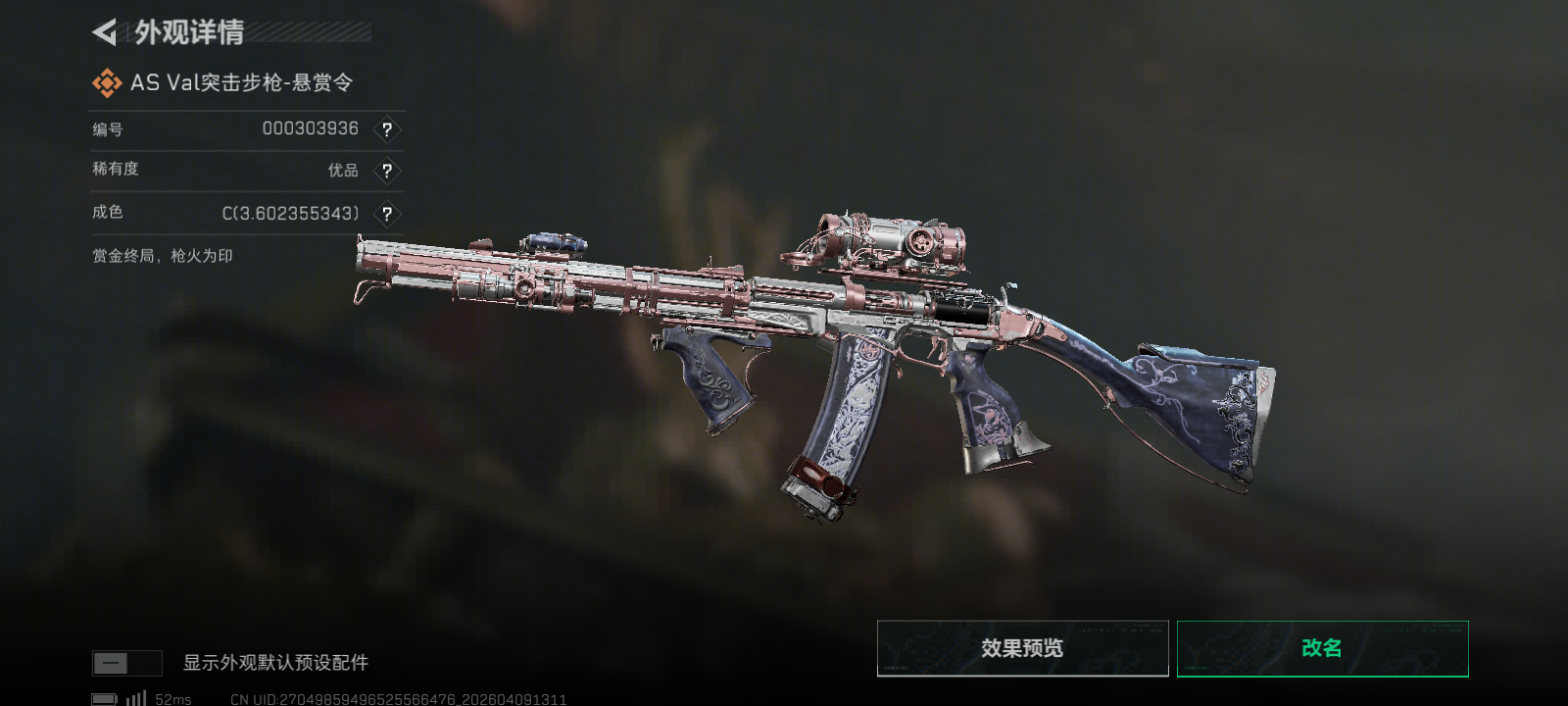1568x706 pixels.
Task: Show help for the 编号 serial number
Action: pyautogui.click(x=387, y=129)
